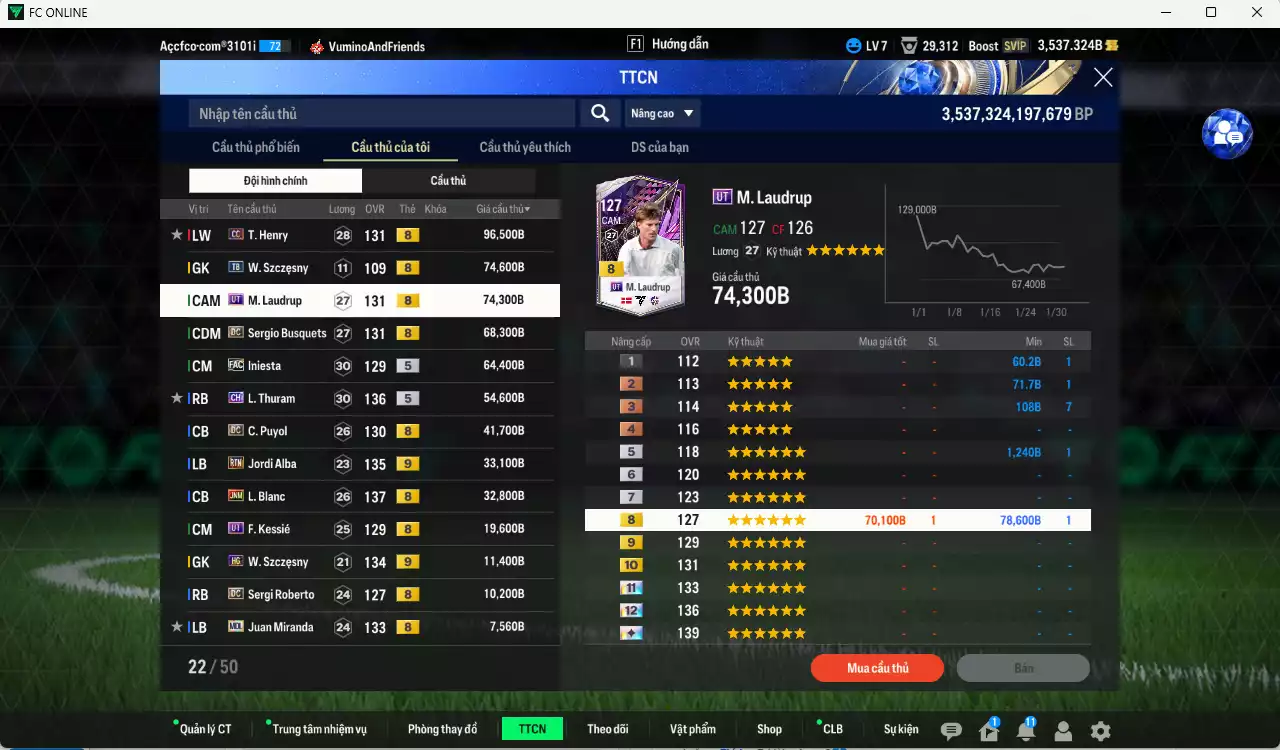This screenshot has width=1280, height=750.
Task: Click the LV 7 level badge icon
Action: 855,45
